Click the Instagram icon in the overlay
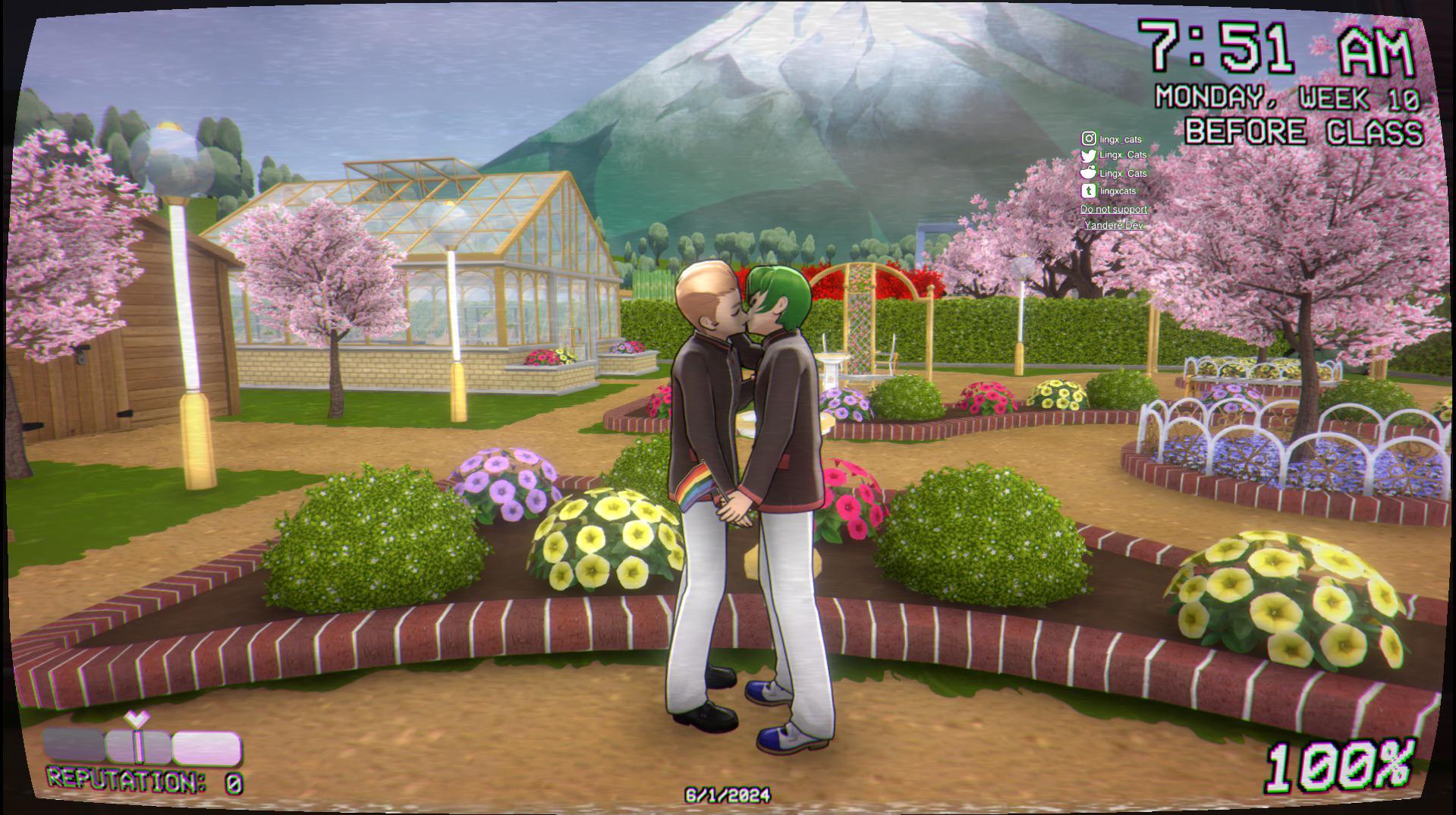 pyautogui.click(x=1089, y=138)
